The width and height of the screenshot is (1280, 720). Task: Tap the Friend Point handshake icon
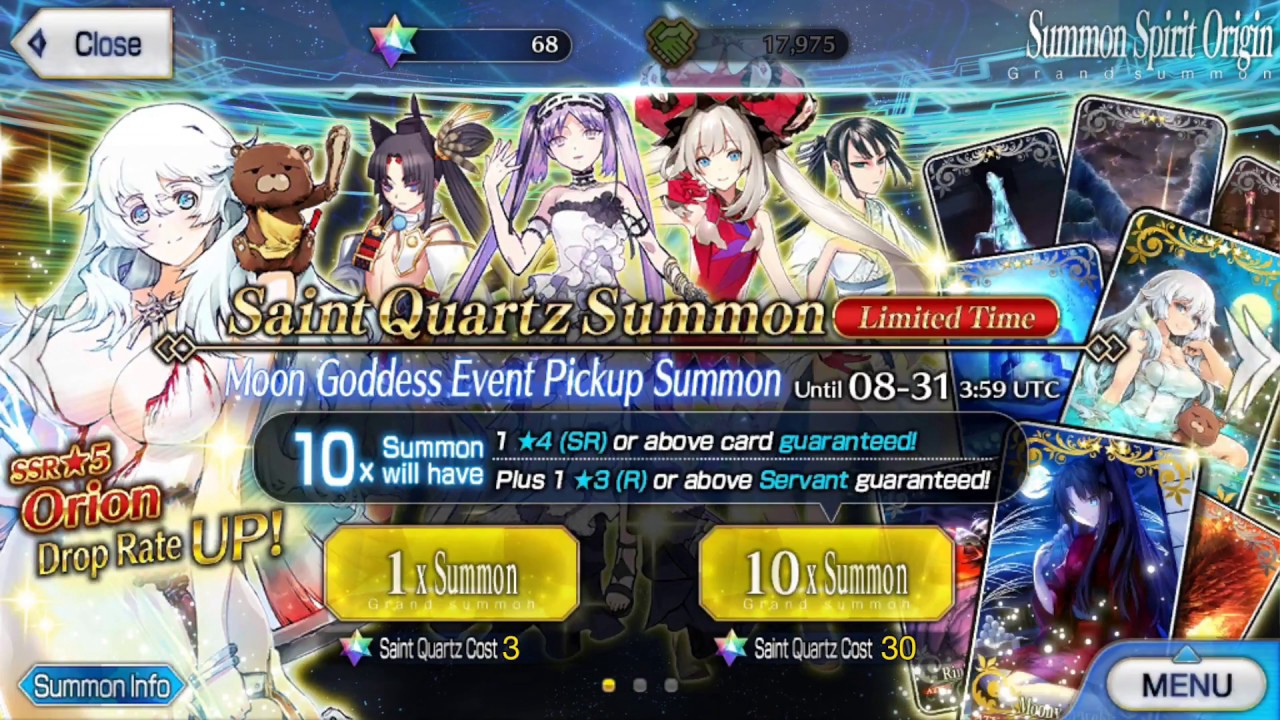pos(672,43)
